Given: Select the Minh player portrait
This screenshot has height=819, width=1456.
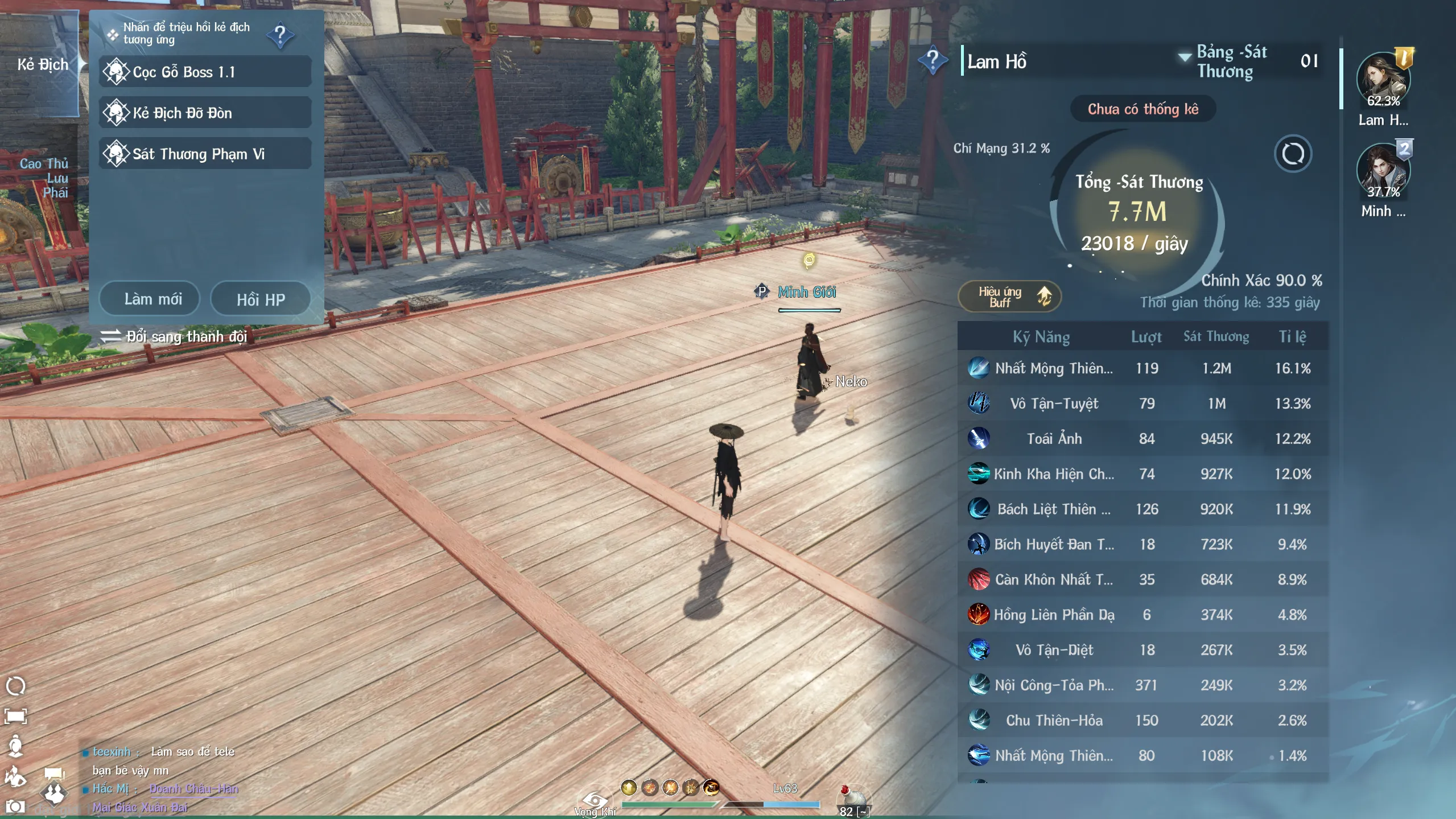Looking at the screenshot, I should click(1383, 171).
